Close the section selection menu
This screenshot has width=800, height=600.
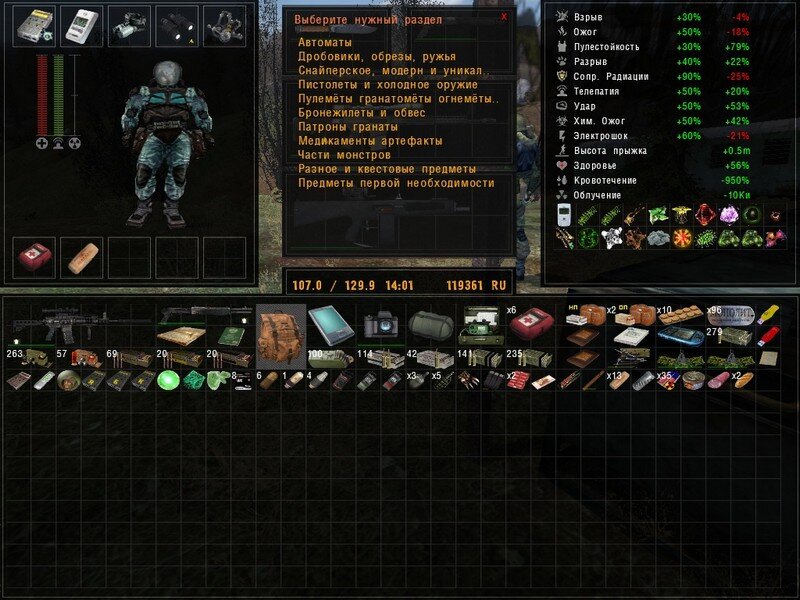(504, 16)
